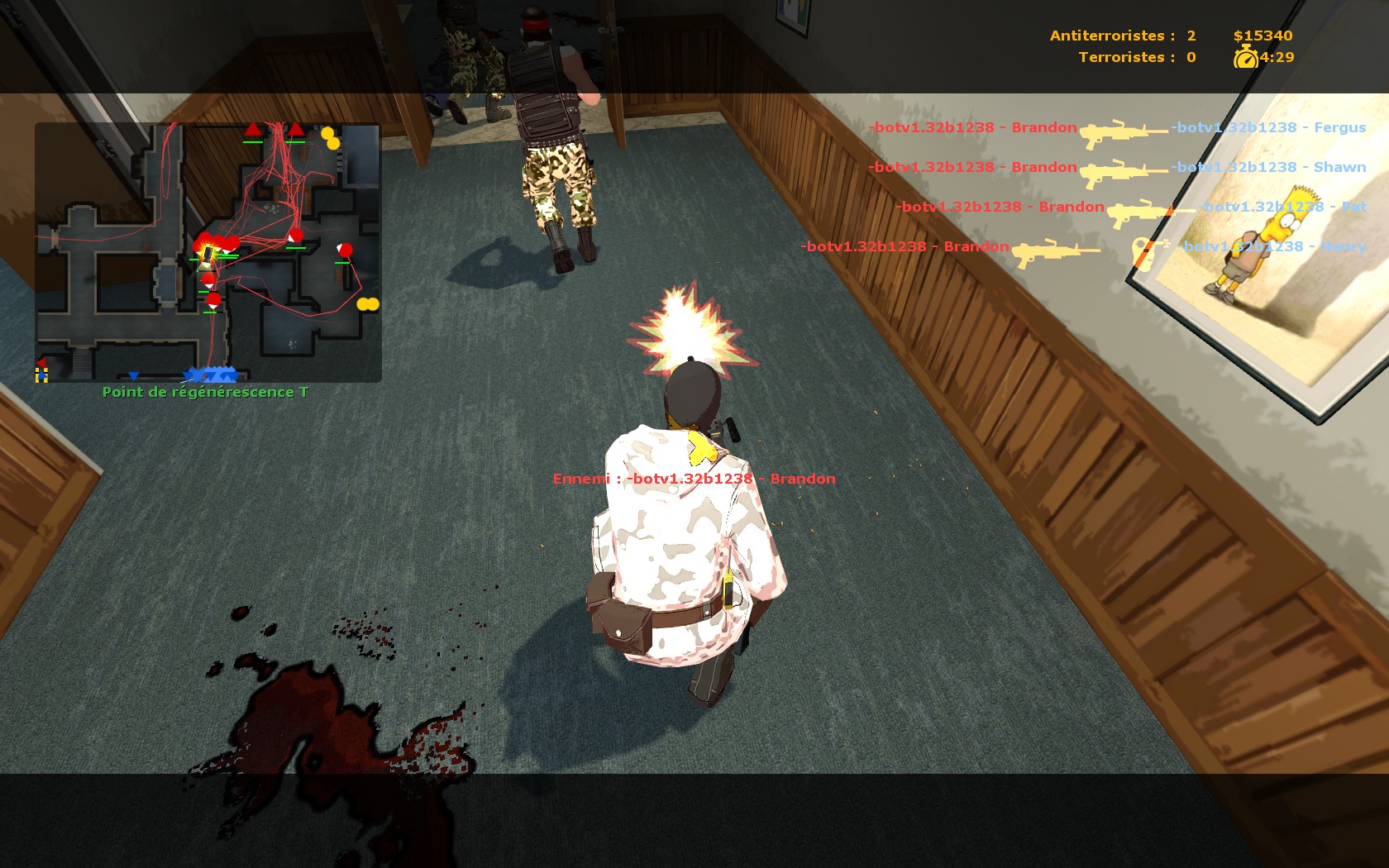The width and height of the screenshot is (1389, 868).
Task: Select the kill feed entry for Fergus
Action: 1117,129
